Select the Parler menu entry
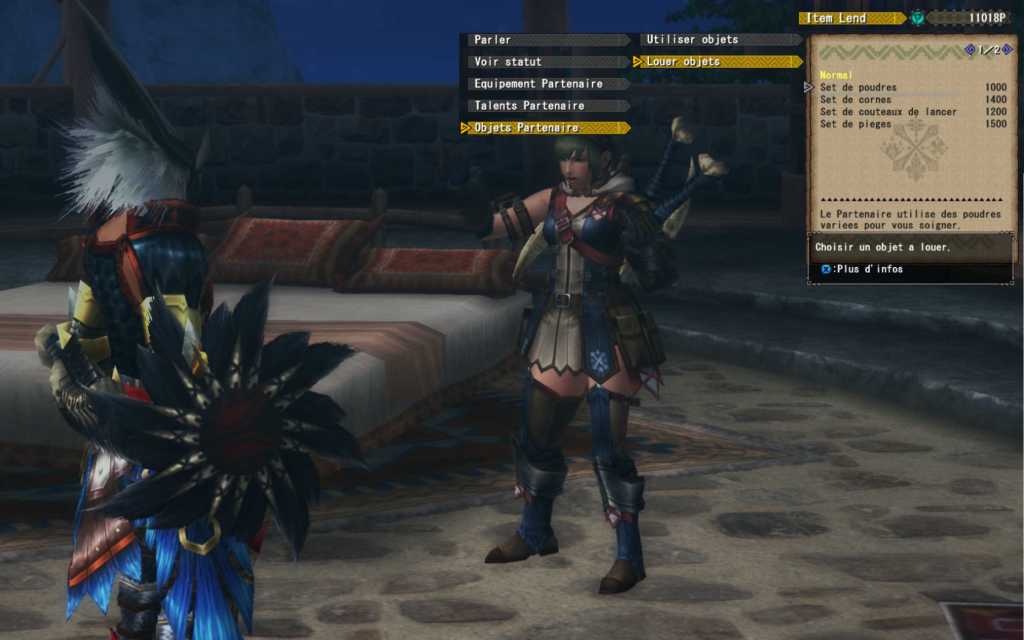The height and width of the screenshot is (640, 1024). click(546, 40)
